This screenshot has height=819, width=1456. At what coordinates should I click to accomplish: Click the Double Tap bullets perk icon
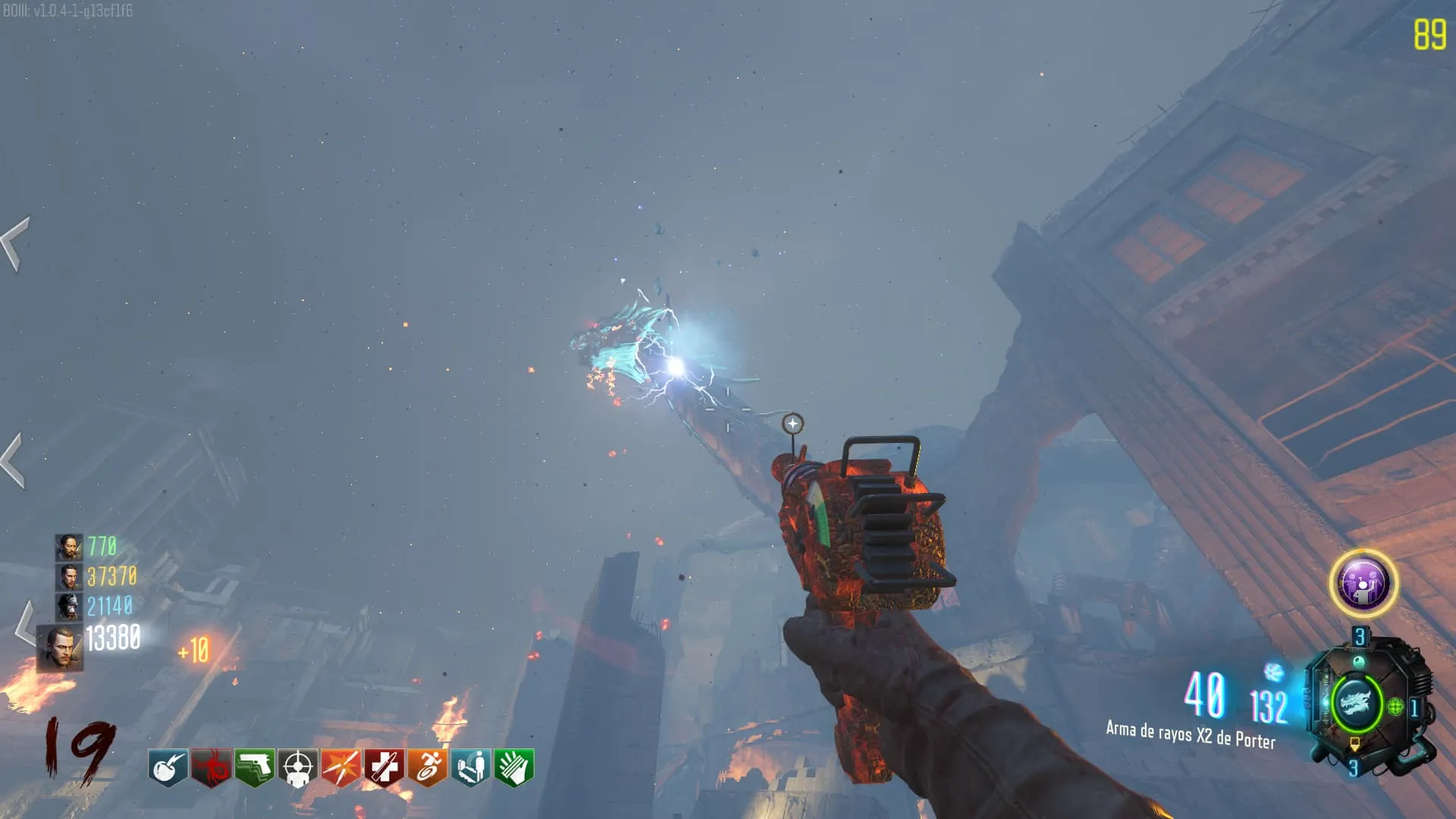click(x=341, y=768)
